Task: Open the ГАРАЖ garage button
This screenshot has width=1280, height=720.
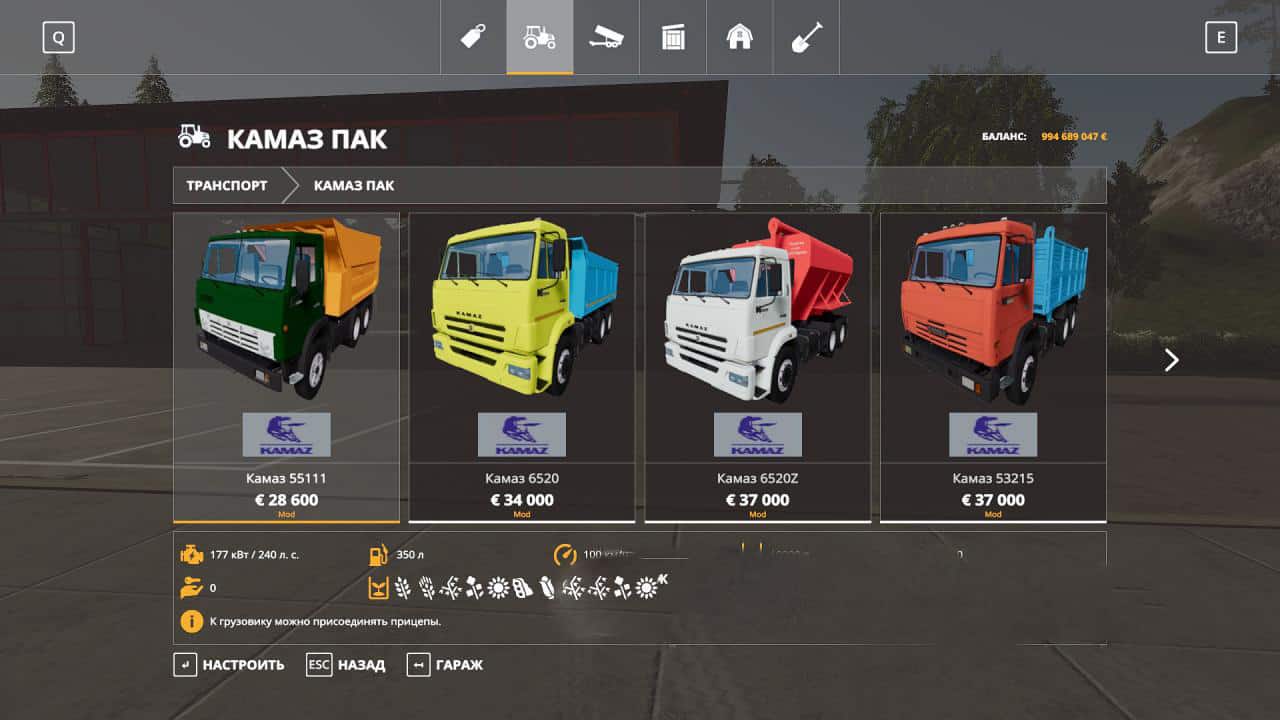Action: (x=445, y=665)
